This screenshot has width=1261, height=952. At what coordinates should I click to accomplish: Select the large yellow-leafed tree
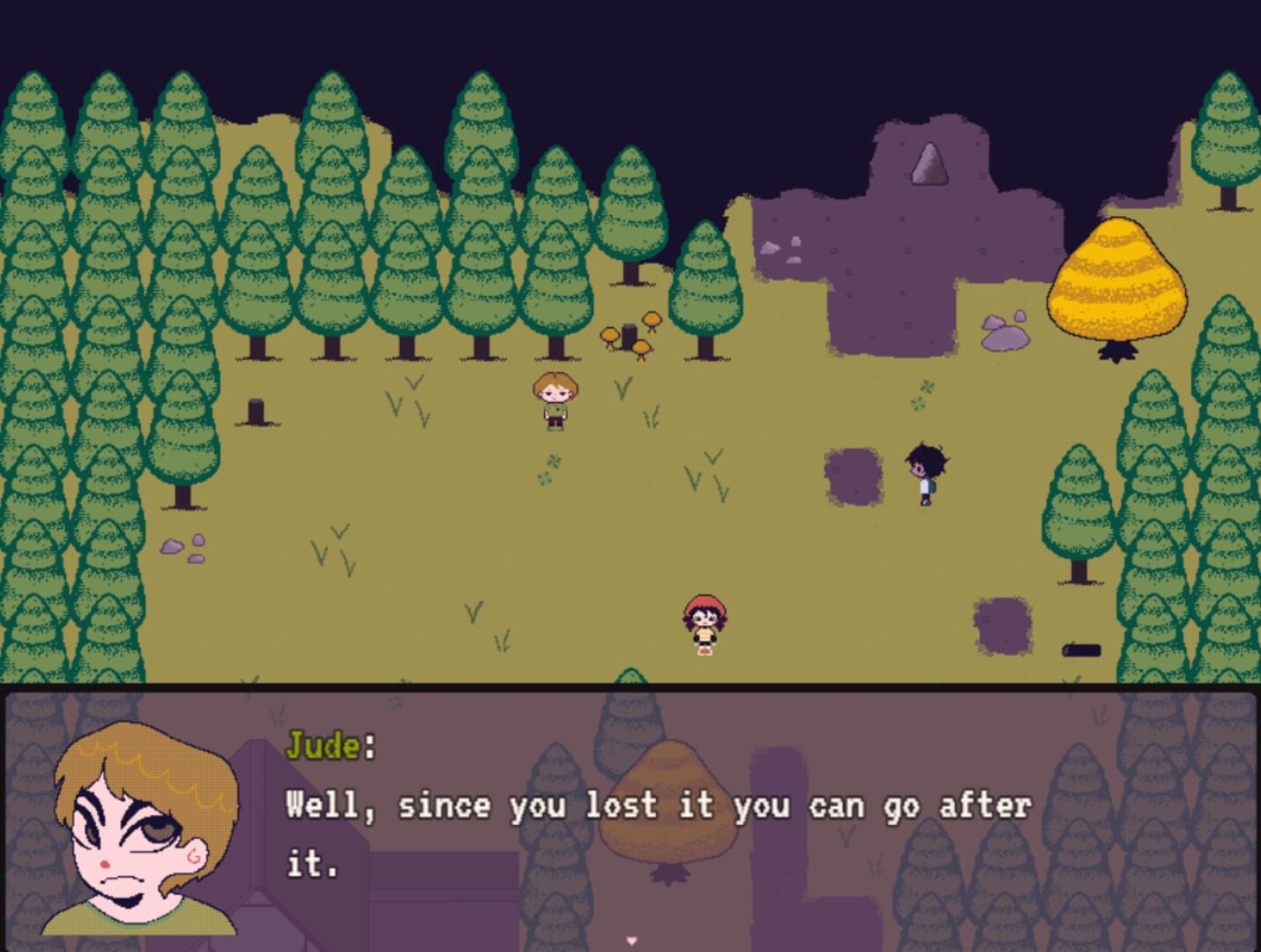(1116, 282)
